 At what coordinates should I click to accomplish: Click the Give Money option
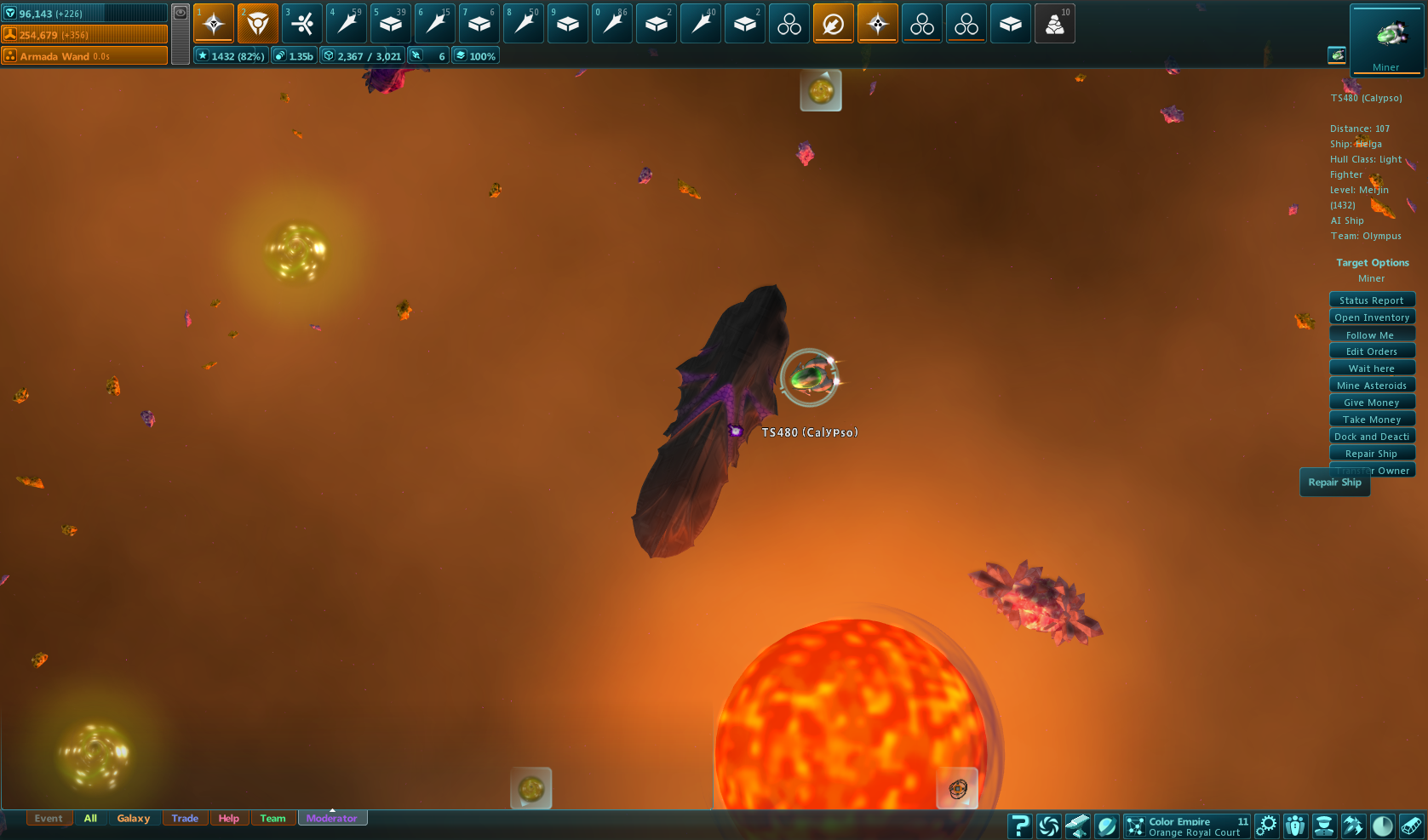coord(1372,403)
